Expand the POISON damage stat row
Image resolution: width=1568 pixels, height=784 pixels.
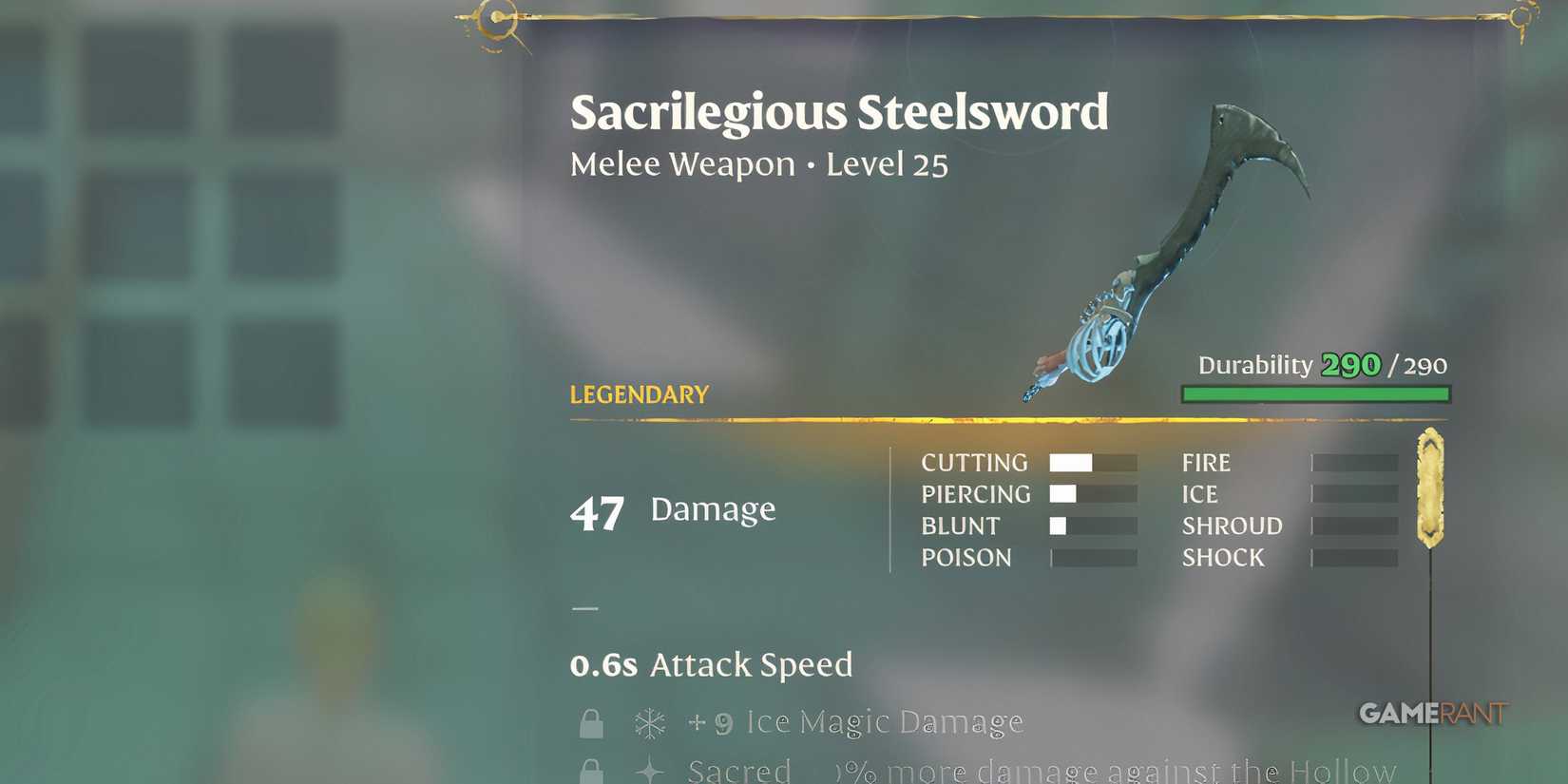click(966, 558)
